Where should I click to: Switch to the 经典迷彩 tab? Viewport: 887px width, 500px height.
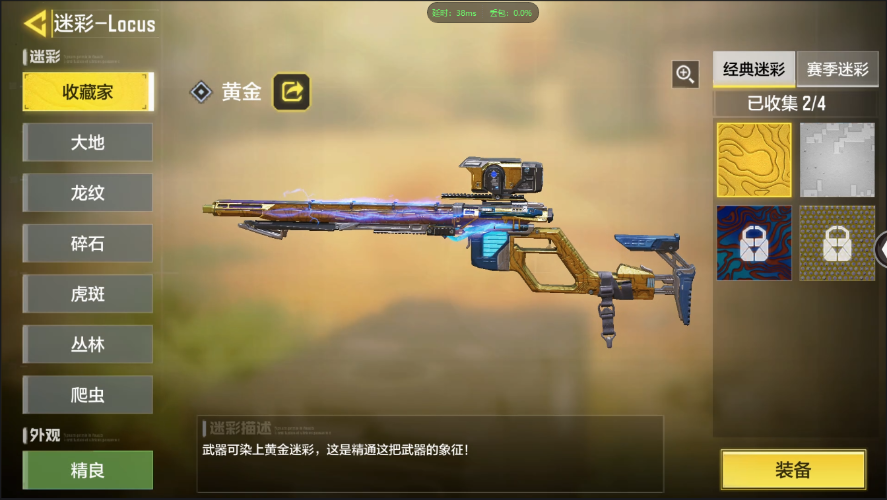[x=754, y=70]
